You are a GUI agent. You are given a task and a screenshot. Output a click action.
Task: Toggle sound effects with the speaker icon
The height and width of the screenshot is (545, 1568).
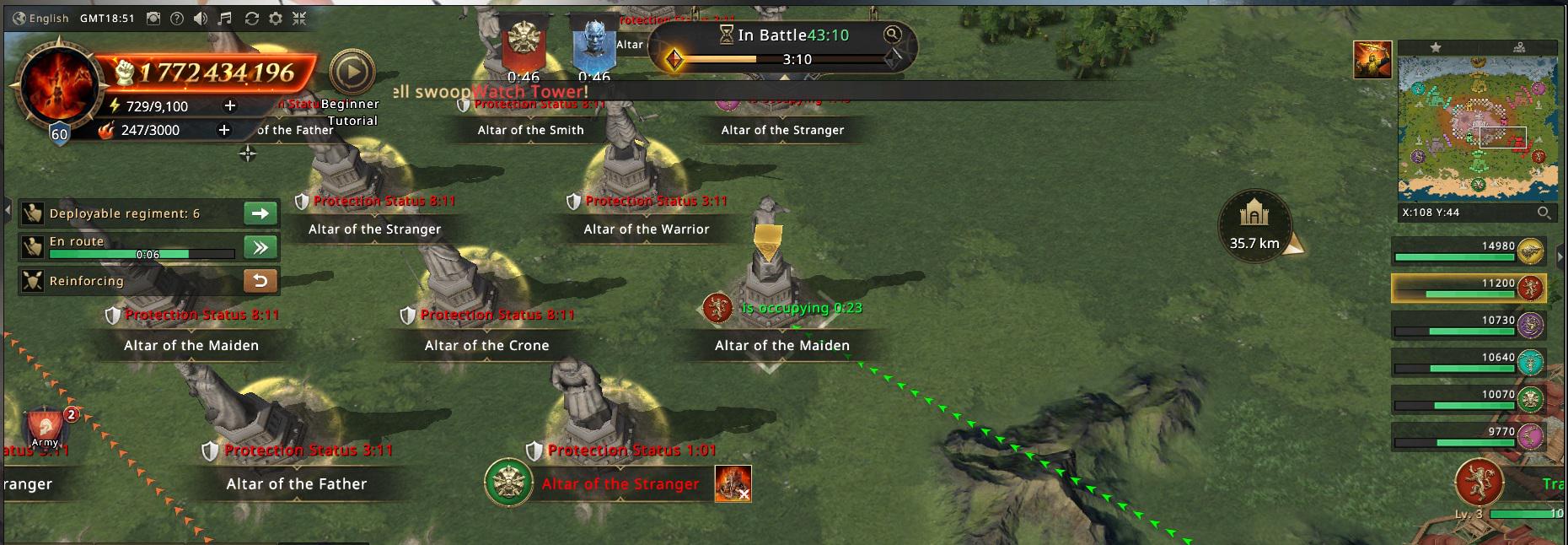click(201, 18)
